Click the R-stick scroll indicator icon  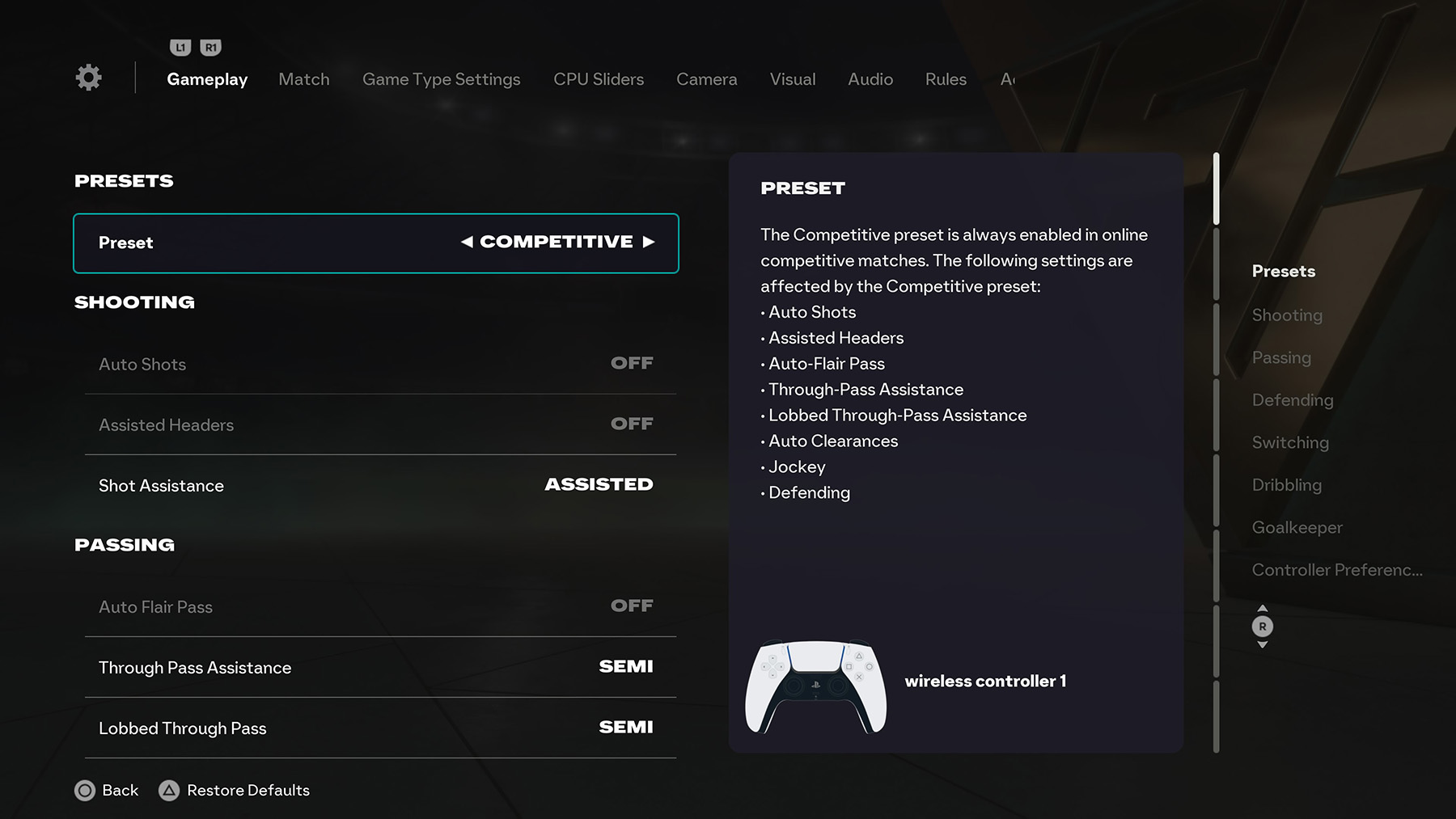pos(1262,626)
